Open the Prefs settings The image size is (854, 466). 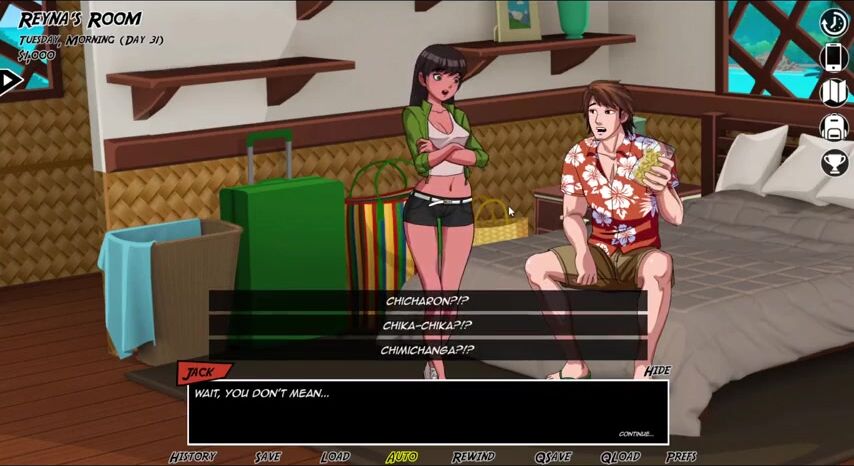point(681,457)
